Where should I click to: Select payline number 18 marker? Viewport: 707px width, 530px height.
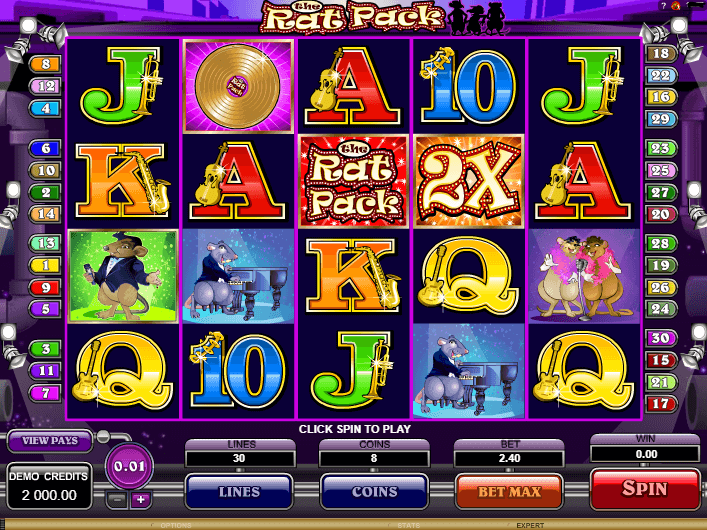coord(659,54)
